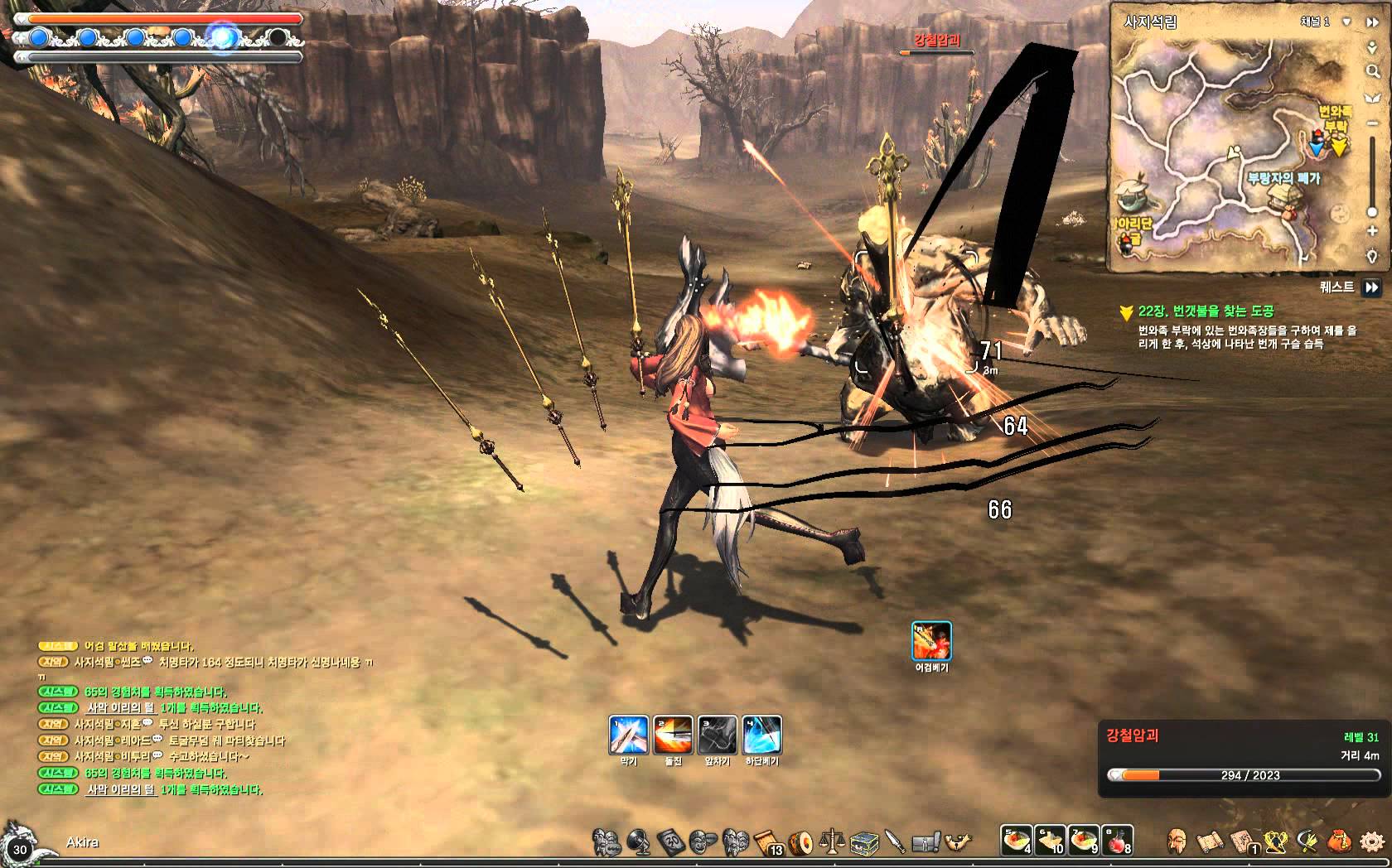Viewport: 1392px width, 868px height.
Task: Open the scroll icon with badge 13
Action: [768, 842]
